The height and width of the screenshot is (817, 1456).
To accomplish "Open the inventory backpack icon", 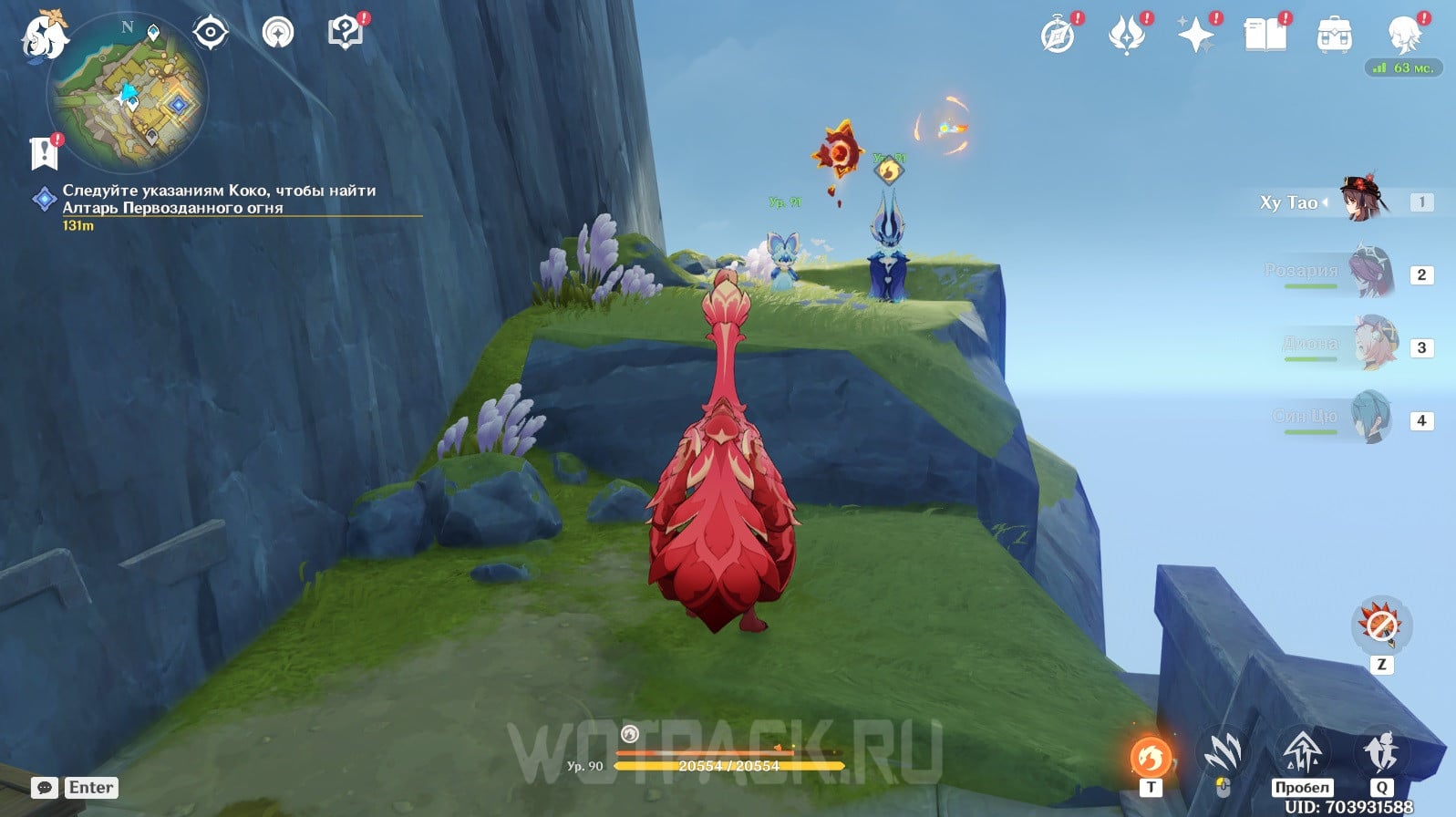I will point(1334,36).
